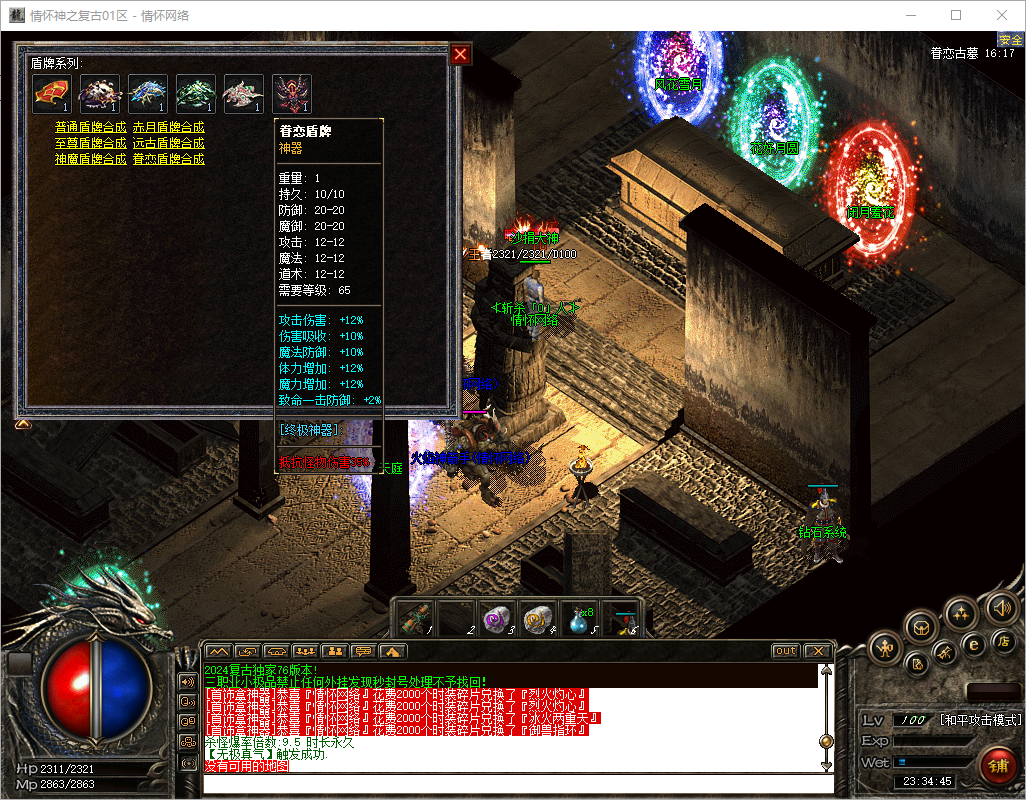Image resolution: width=1026 pixels, height=800 pixels.
Task: Open 远古盾牌合成 link
Action: click(169, 144)
